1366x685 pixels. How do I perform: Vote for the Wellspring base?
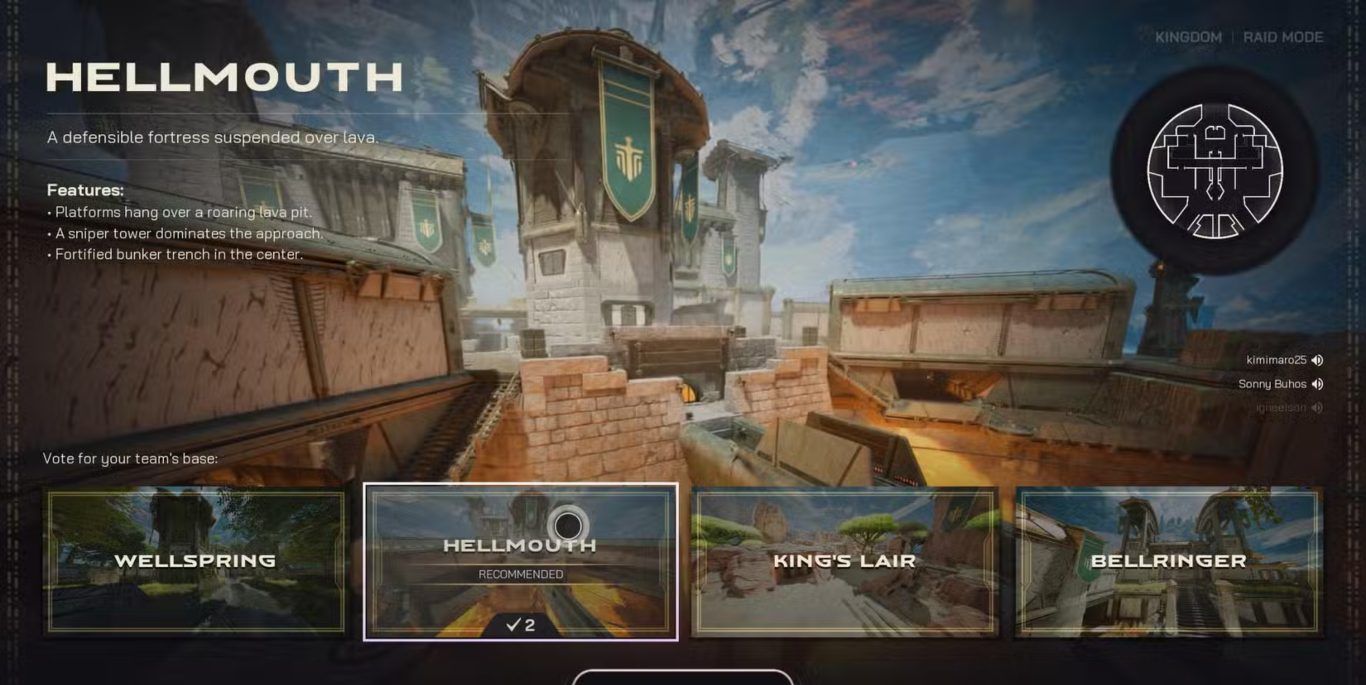195,561
